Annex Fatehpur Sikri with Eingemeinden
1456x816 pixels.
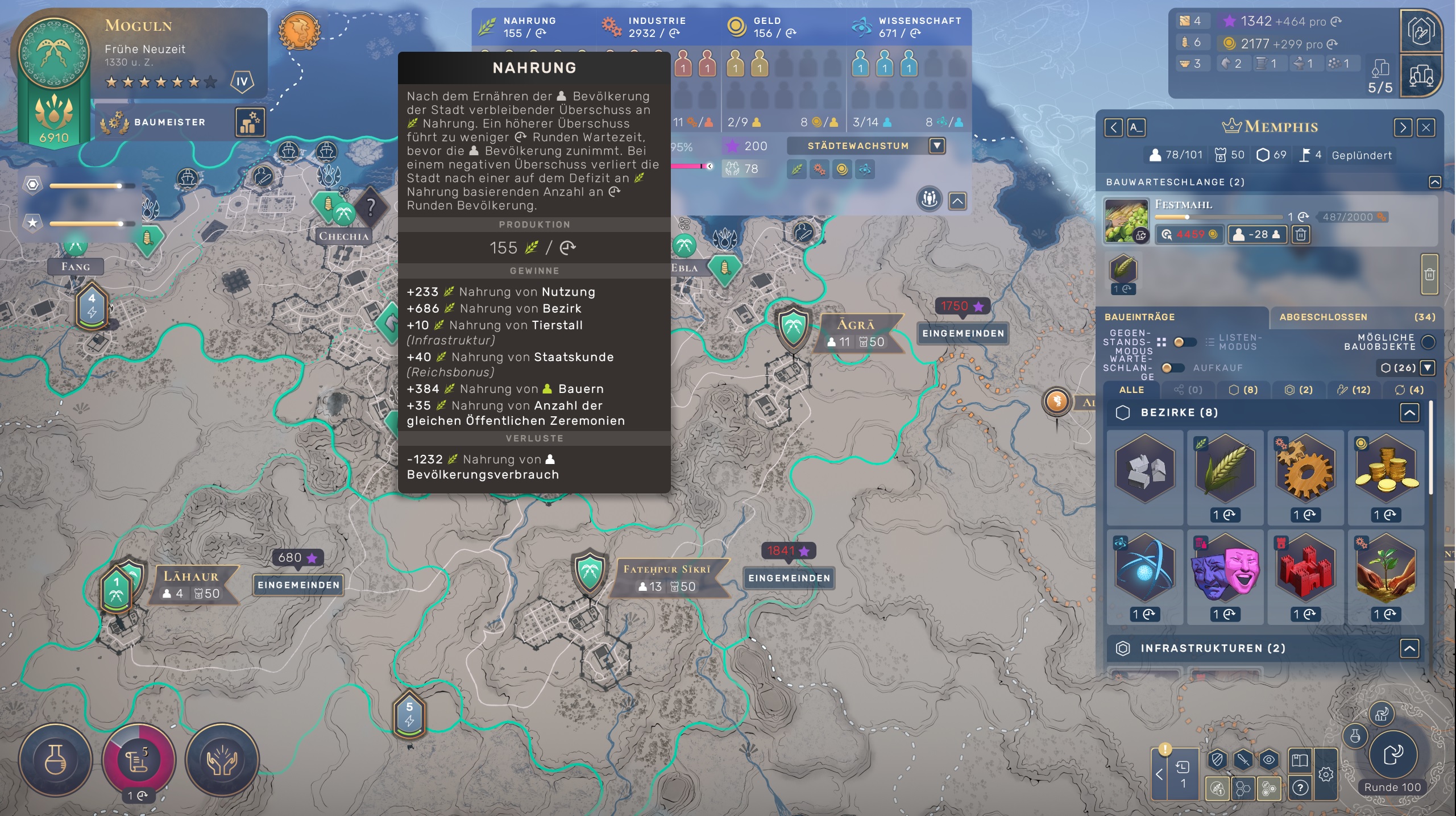pyautogui.click(x=789, y=578)
